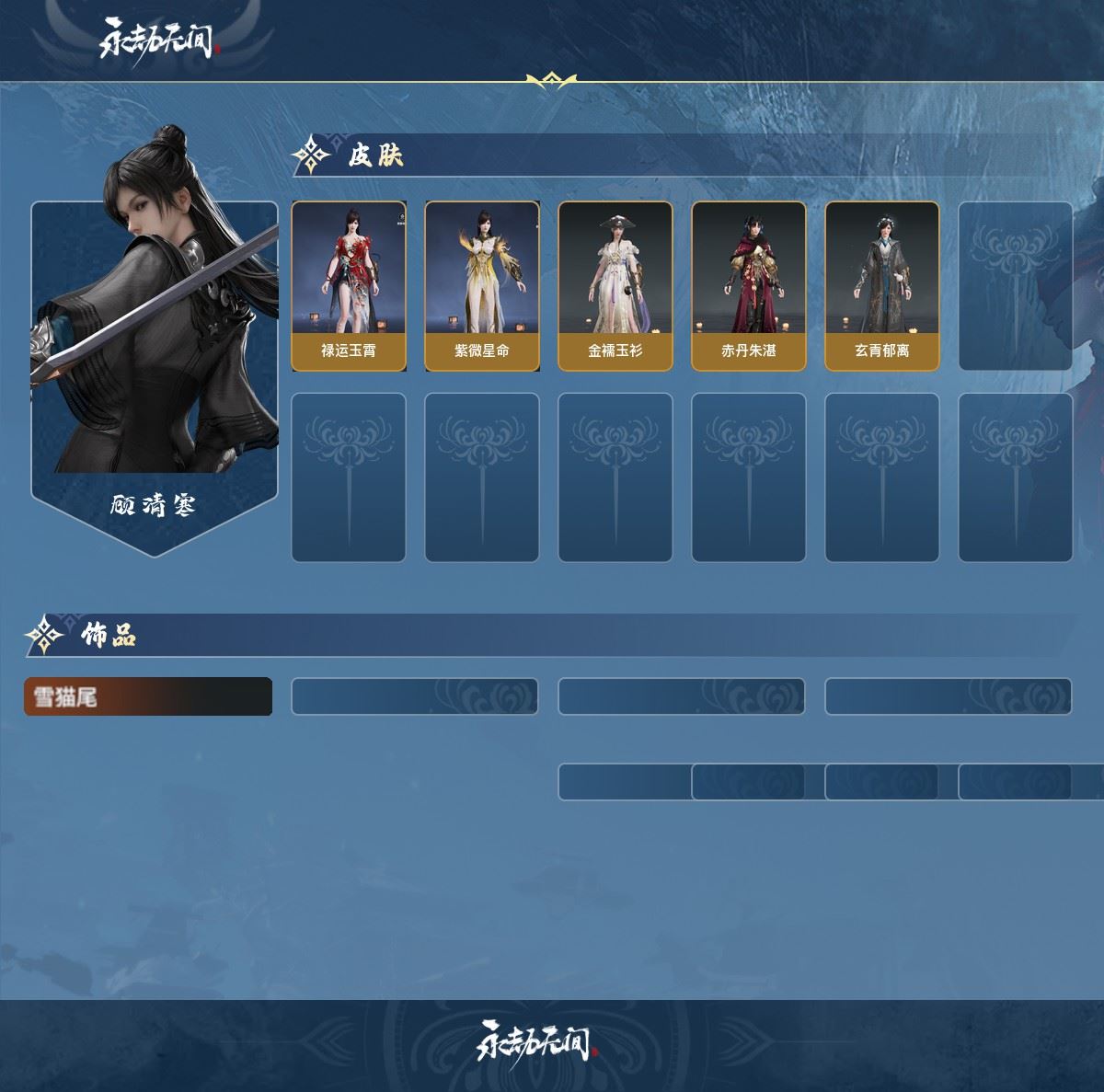Pick the 金襦玉衫 skin card
Screen dimensions: 1104x1092
(615, 286)
